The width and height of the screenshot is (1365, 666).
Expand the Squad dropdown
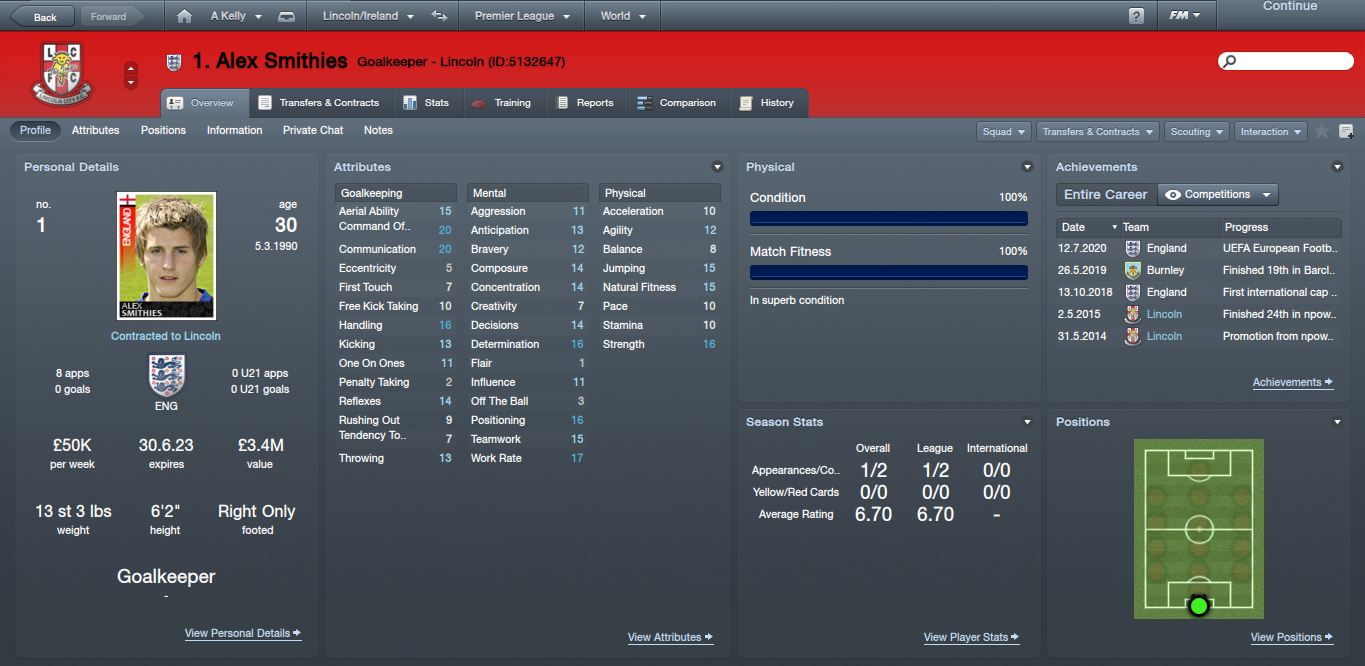(x=1004, y=131)
